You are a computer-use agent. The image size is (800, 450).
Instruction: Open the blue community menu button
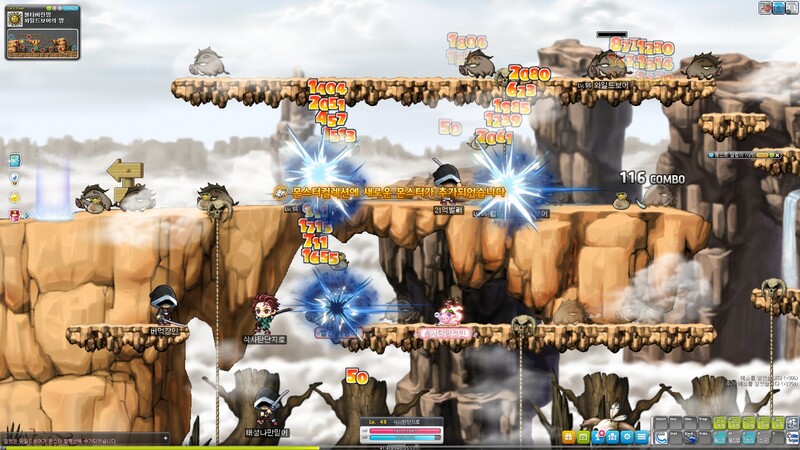[x=612, y=437]
